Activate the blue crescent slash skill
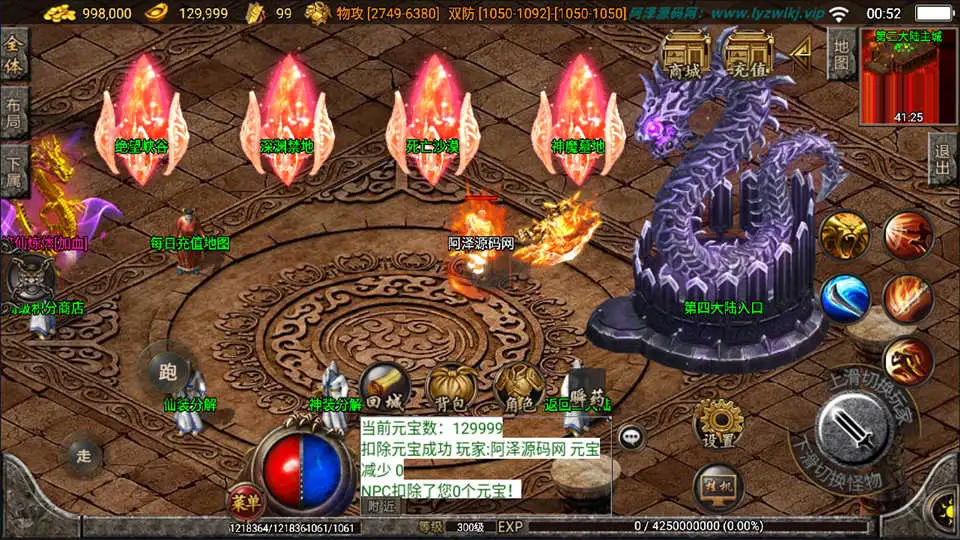 [x=845, y=298]
